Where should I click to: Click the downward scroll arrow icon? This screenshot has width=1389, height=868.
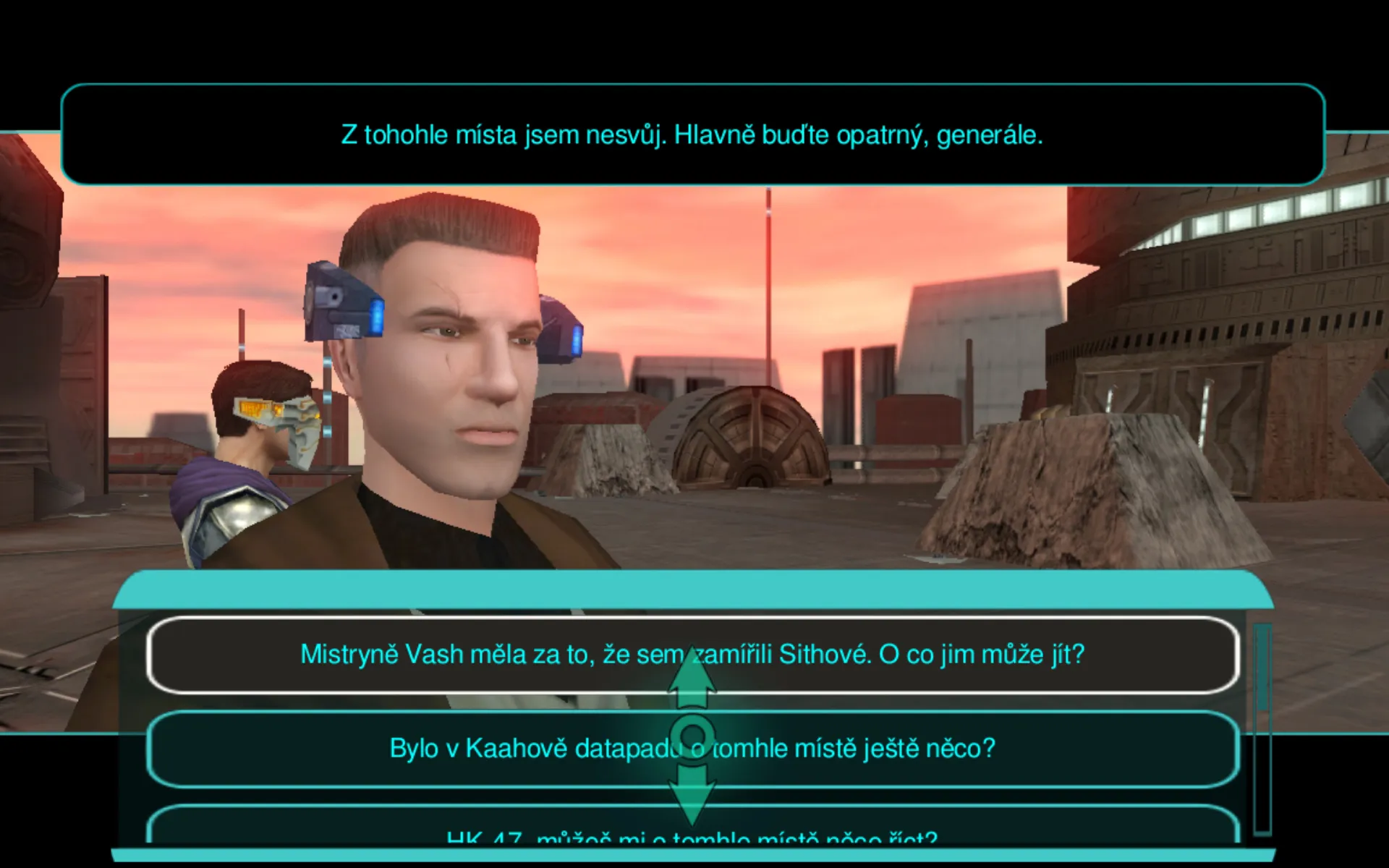(x=693, y=796)
